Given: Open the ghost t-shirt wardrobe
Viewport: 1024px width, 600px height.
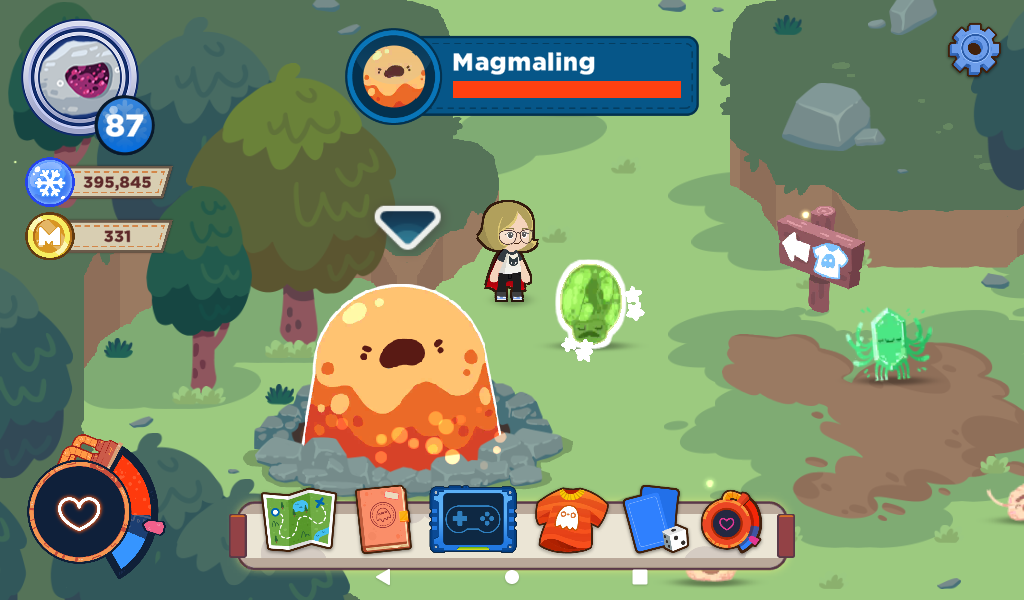Looking at the screenshot, I should tap(571, 522).
